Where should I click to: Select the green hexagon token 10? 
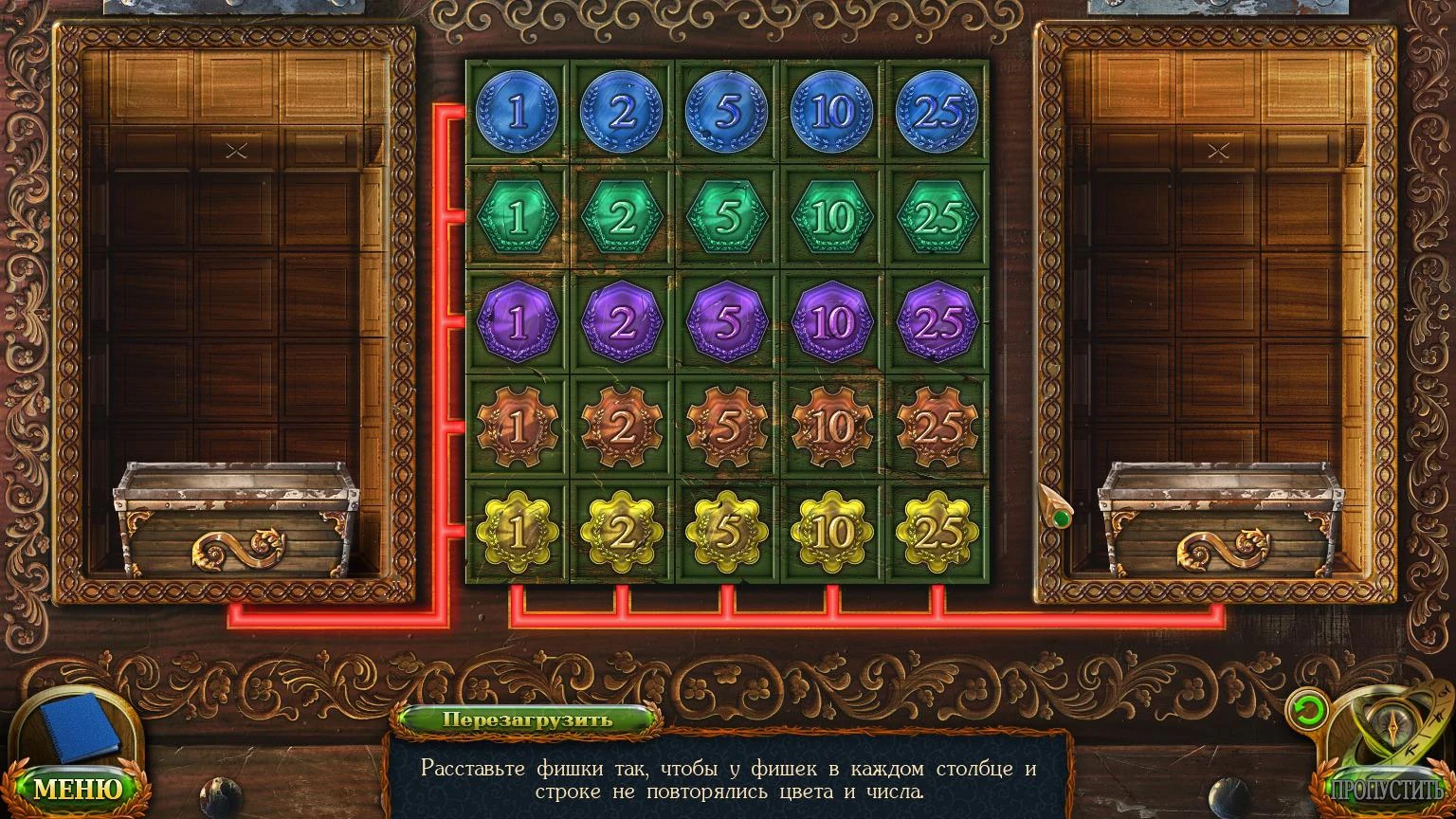point(832,218)
